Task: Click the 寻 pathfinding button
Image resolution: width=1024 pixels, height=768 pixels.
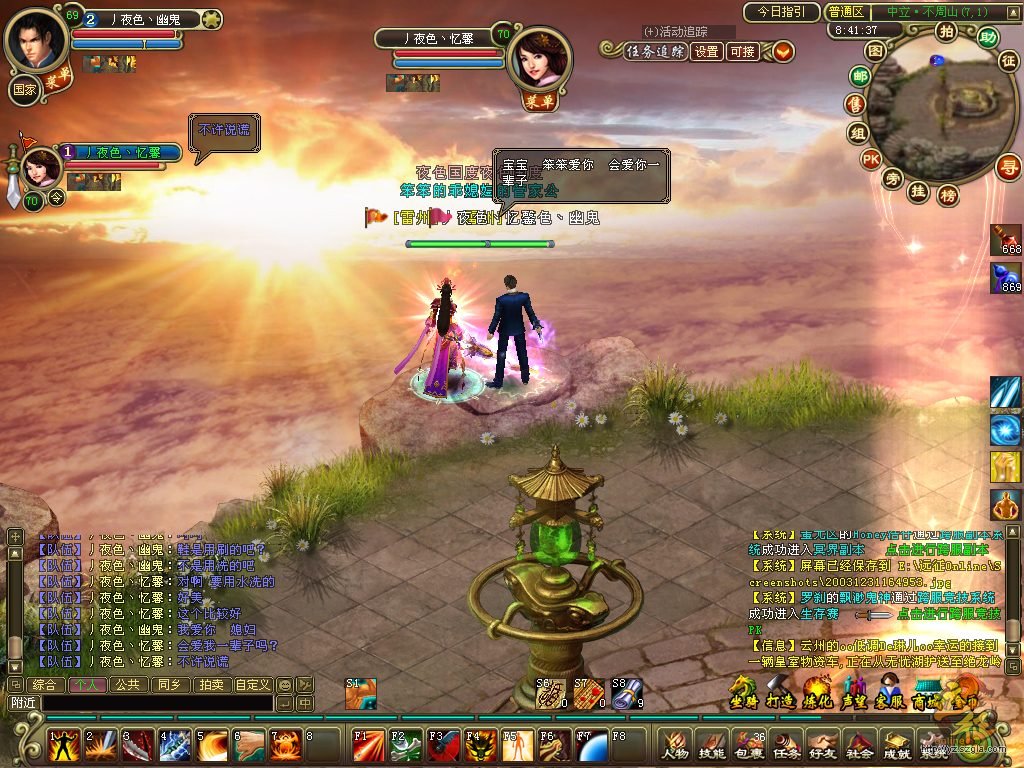Action: tap(1010, 167)
